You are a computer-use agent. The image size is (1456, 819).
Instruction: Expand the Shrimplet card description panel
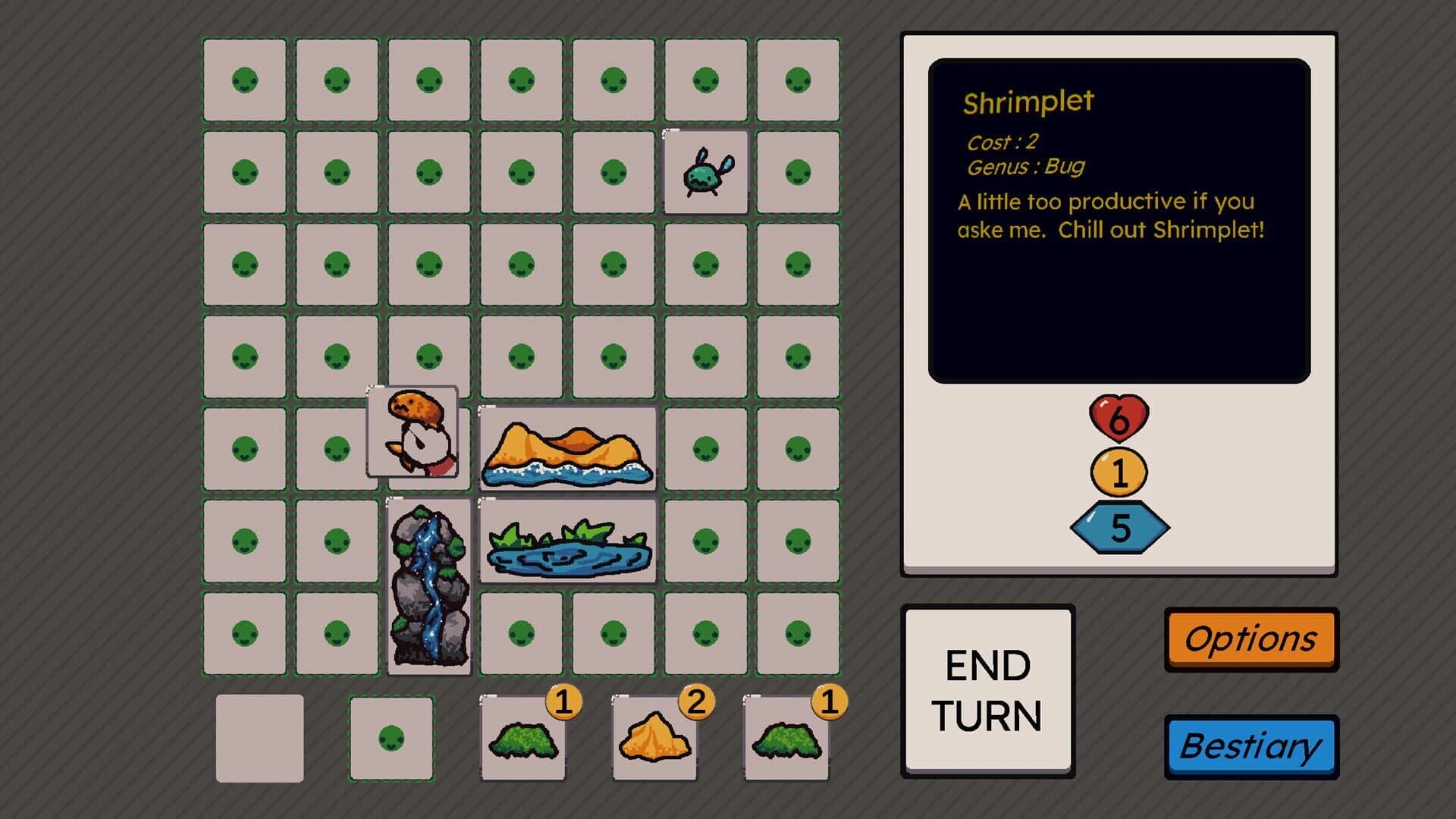point(1119,220)
